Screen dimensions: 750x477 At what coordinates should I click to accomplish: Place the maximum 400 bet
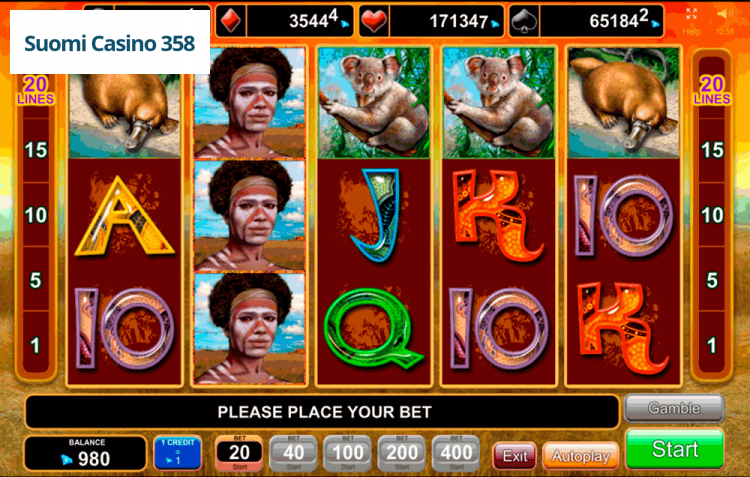point(456,453)
